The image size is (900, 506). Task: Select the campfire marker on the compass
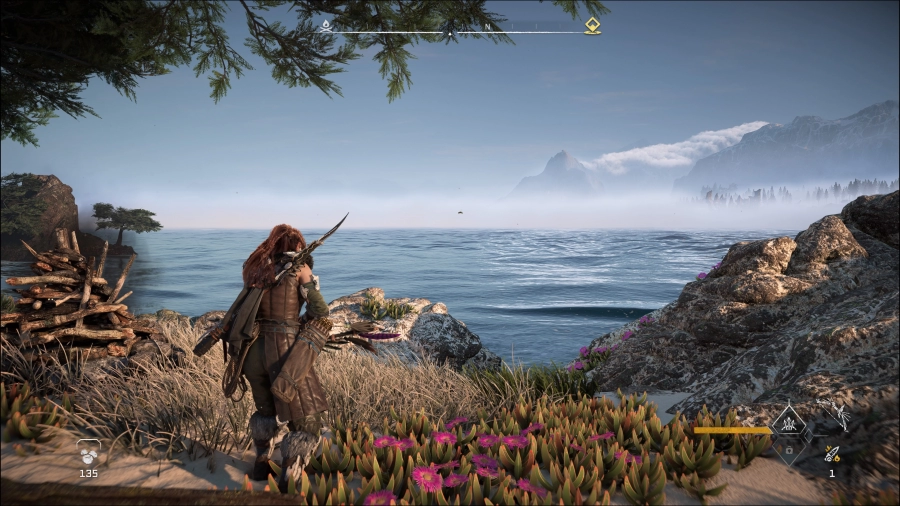point(326,25)
